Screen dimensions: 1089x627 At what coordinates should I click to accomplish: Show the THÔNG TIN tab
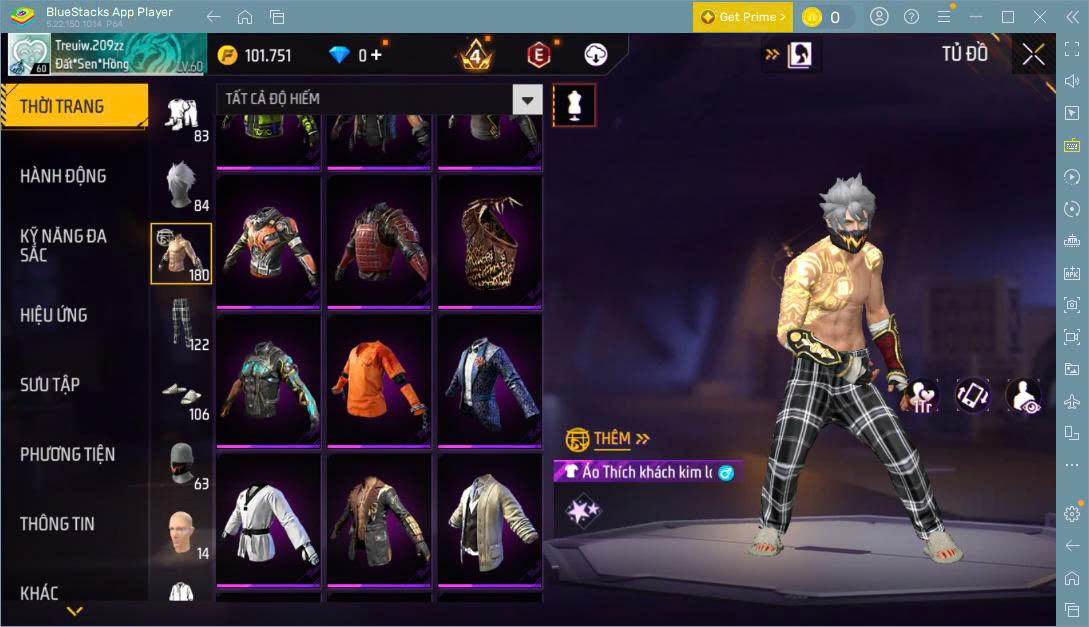click(x=57, y=524)
